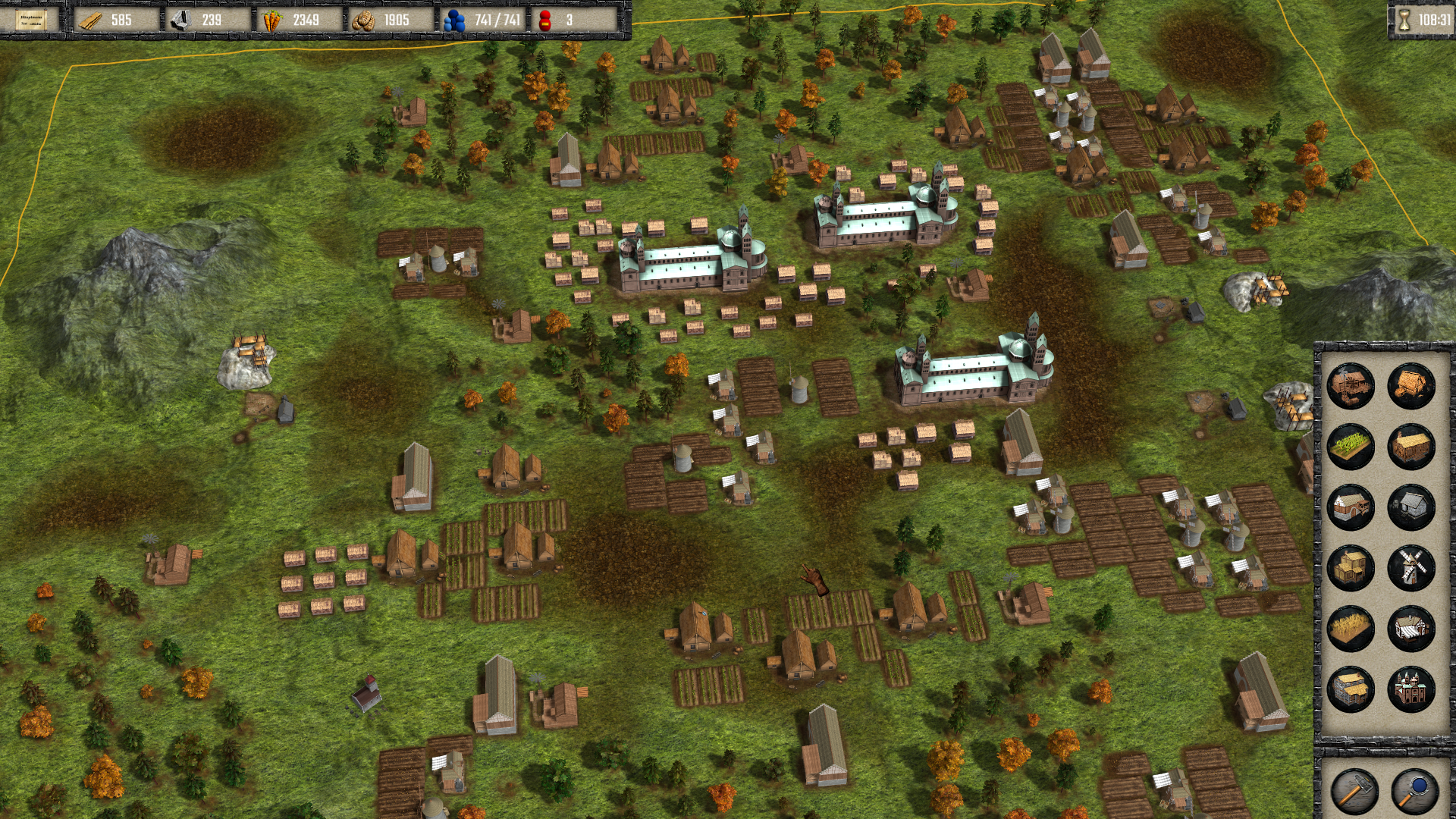Select the sawmill building with waterwheel

[x=1351, y=386]
